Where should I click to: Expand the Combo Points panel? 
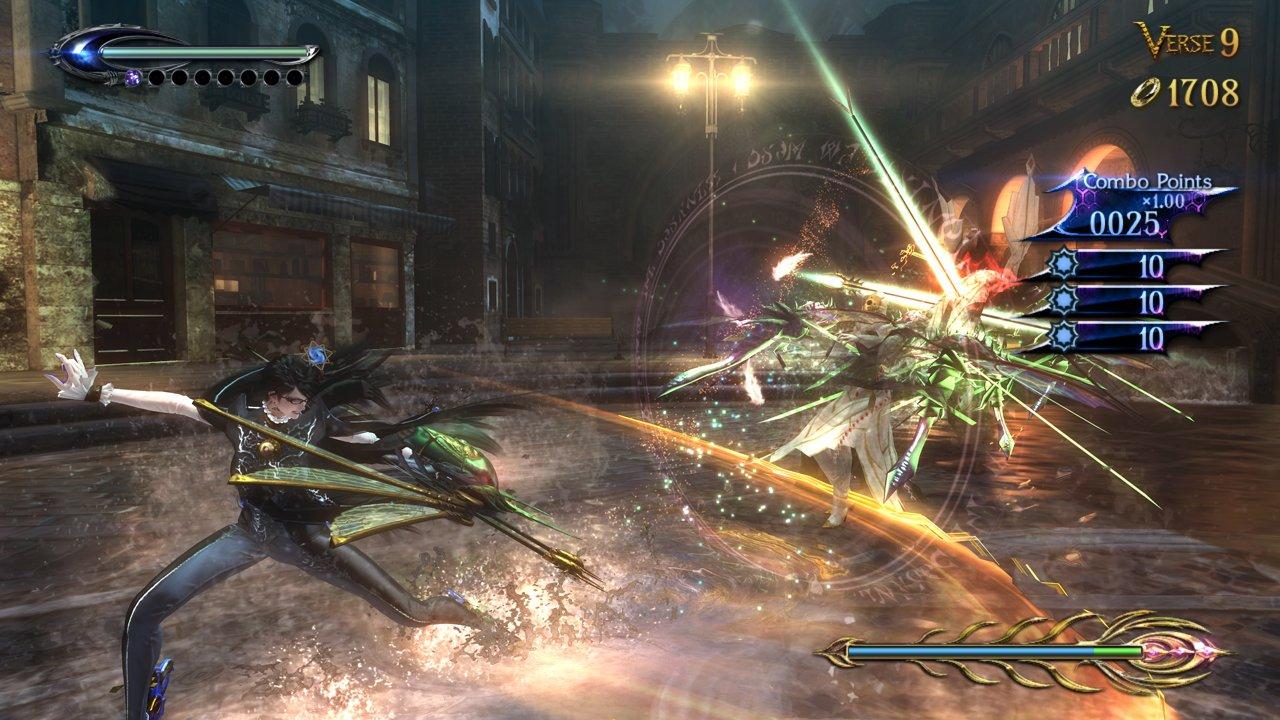[1150, 180]
